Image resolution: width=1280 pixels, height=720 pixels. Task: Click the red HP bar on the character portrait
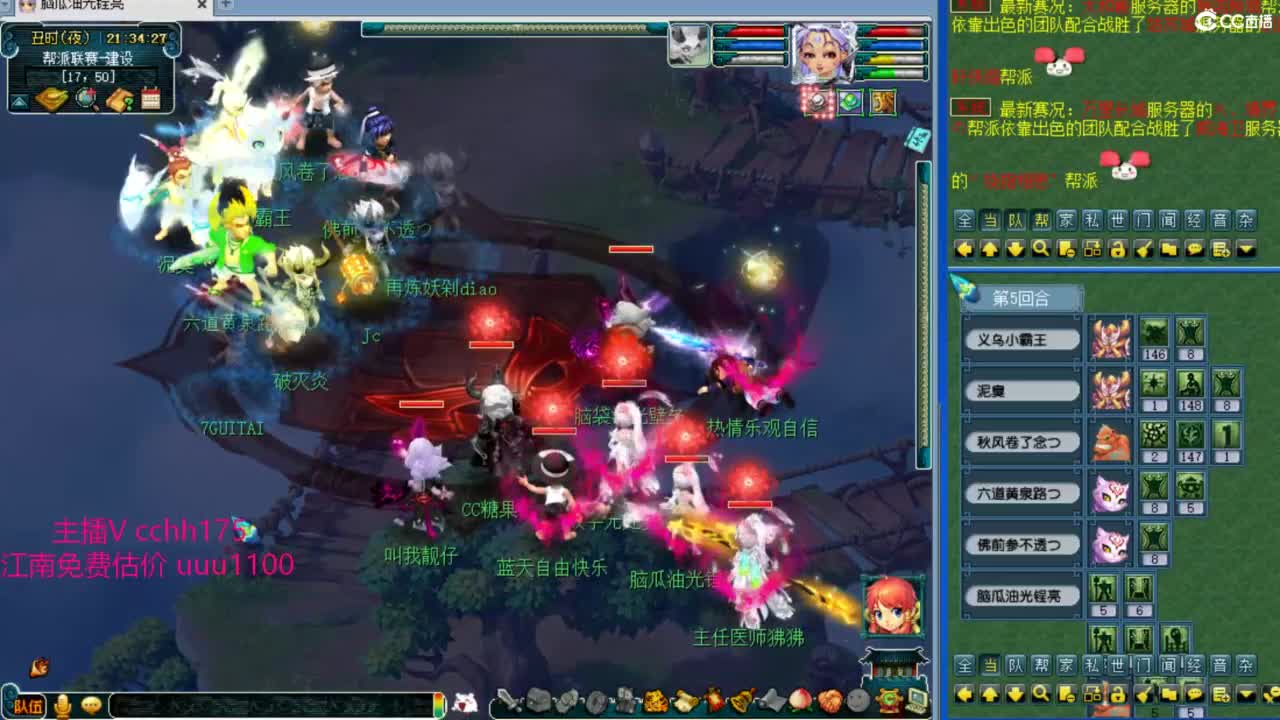tap(892, 32)
